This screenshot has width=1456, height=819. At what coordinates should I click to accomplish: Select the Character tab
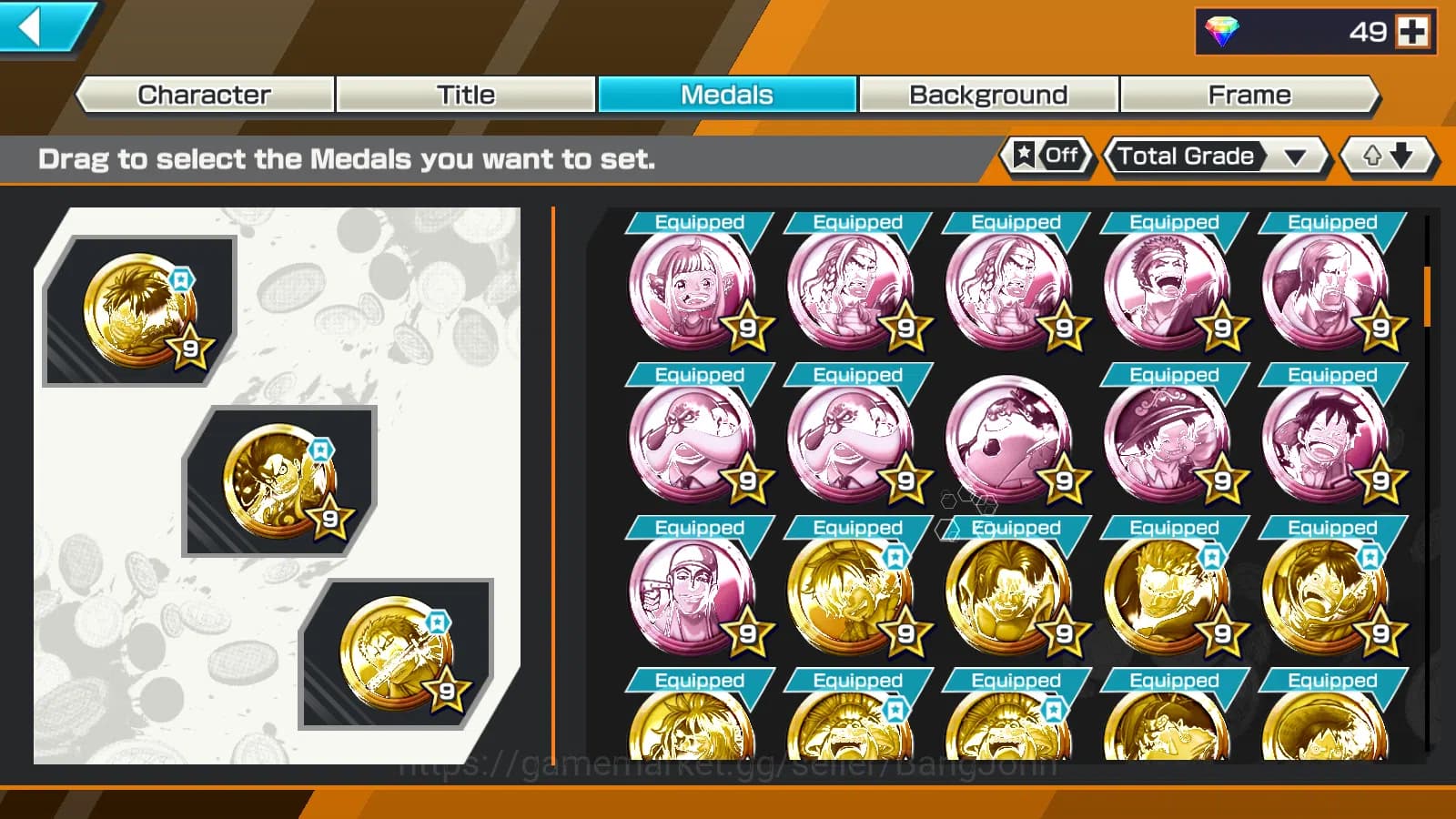(203, 94)
